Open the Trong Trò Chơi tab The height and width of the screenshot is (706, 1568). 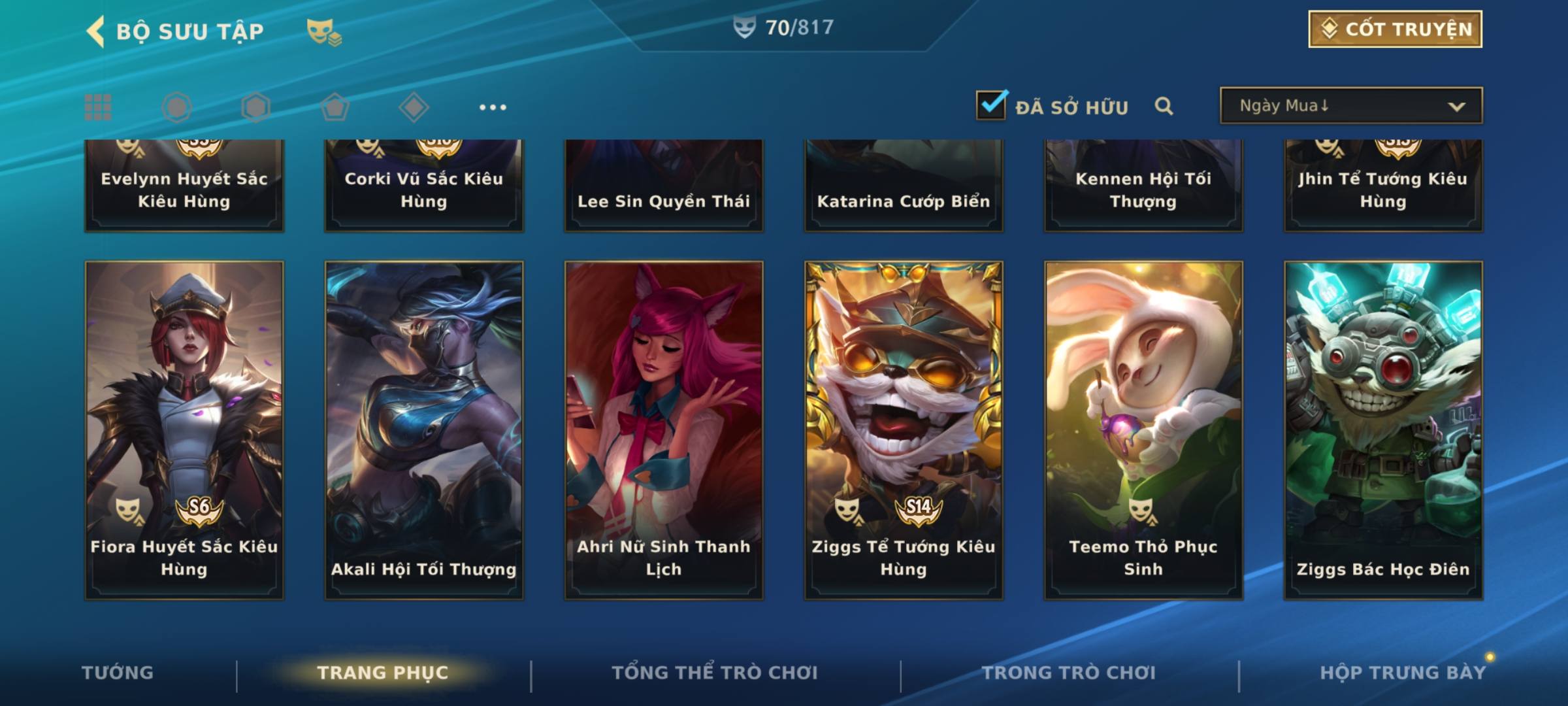pos(1069,673)
